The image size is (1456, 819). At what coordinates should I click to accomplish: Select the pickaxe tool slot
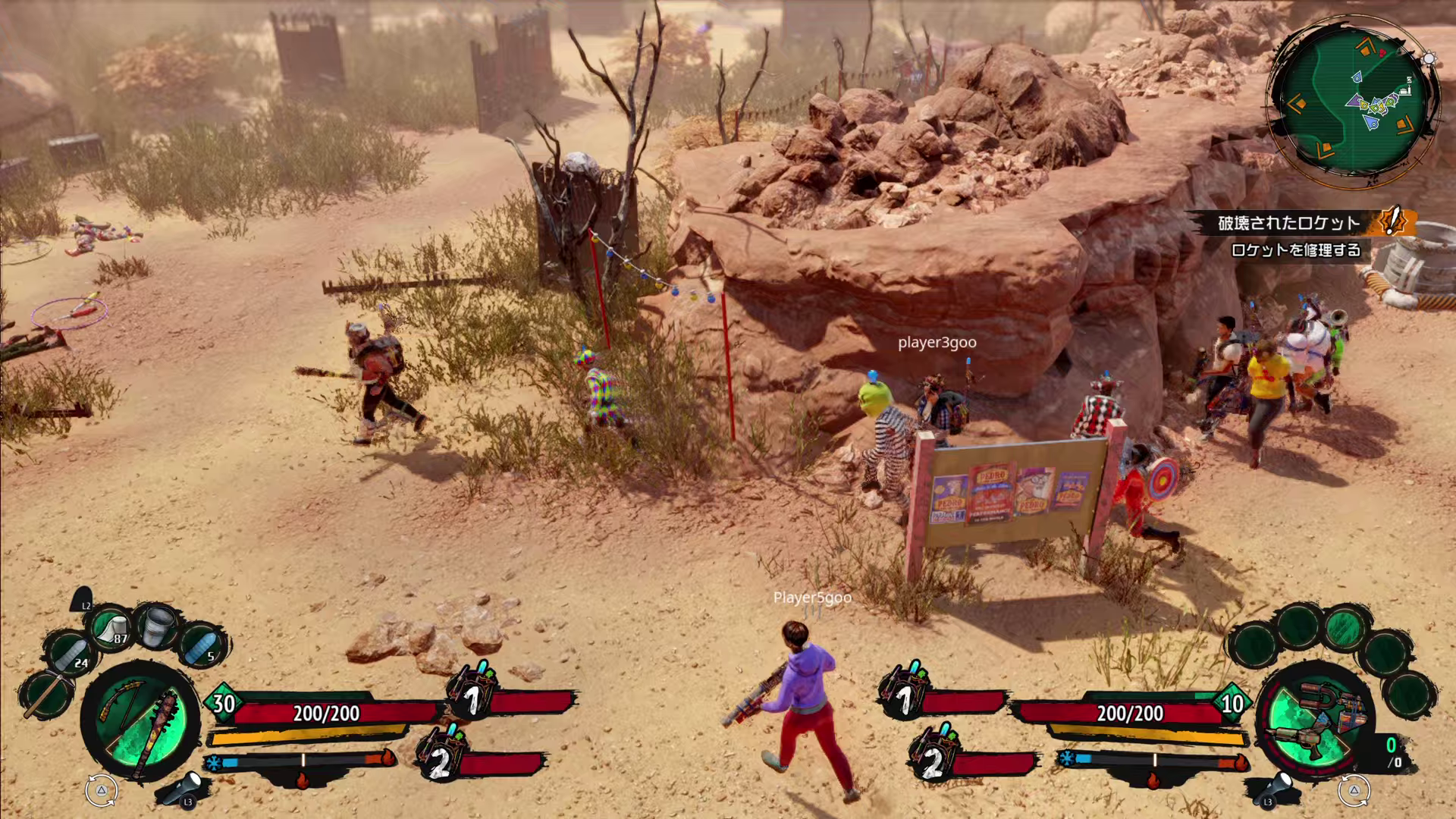pyautogui.click(x=44, y=694)
